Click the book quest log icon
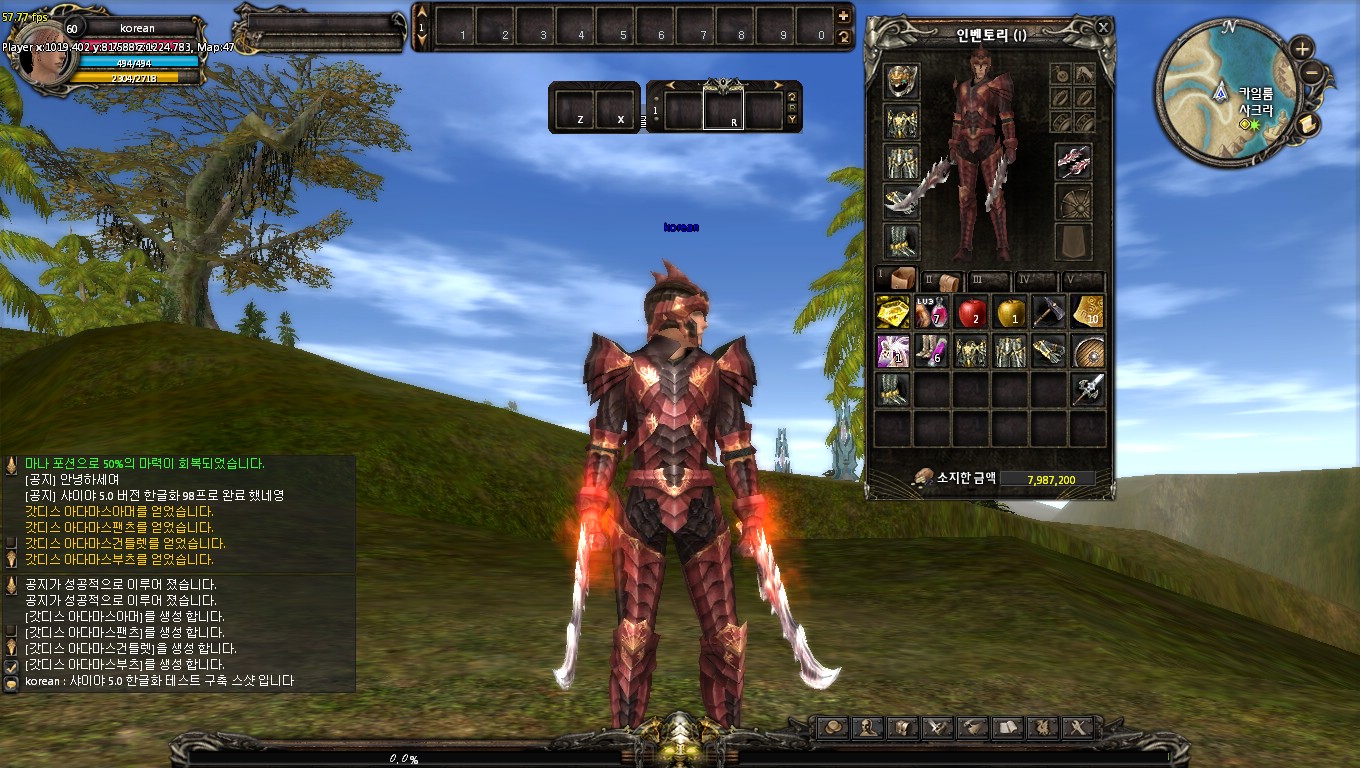Image resolution: width=1360 pixels, height=768 pixels. (x=1007, y=727)
